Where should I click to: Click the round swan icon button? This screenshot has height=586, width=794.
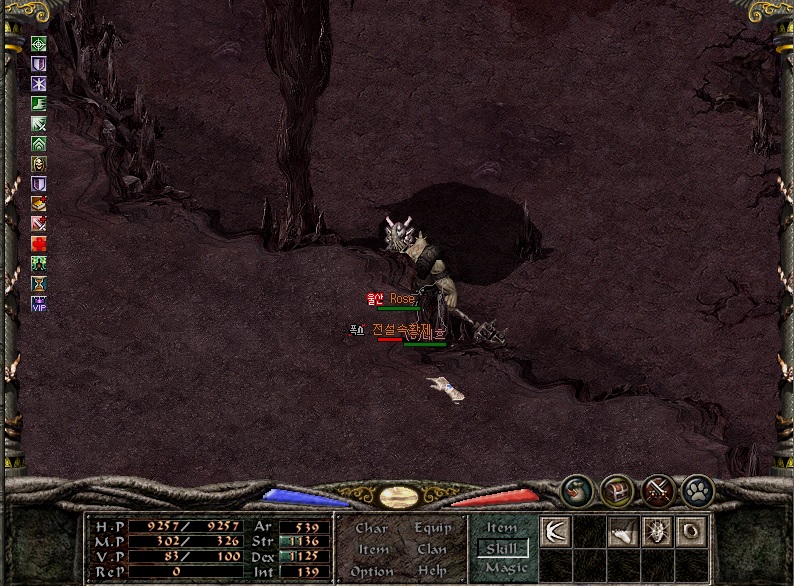point(578,490)
